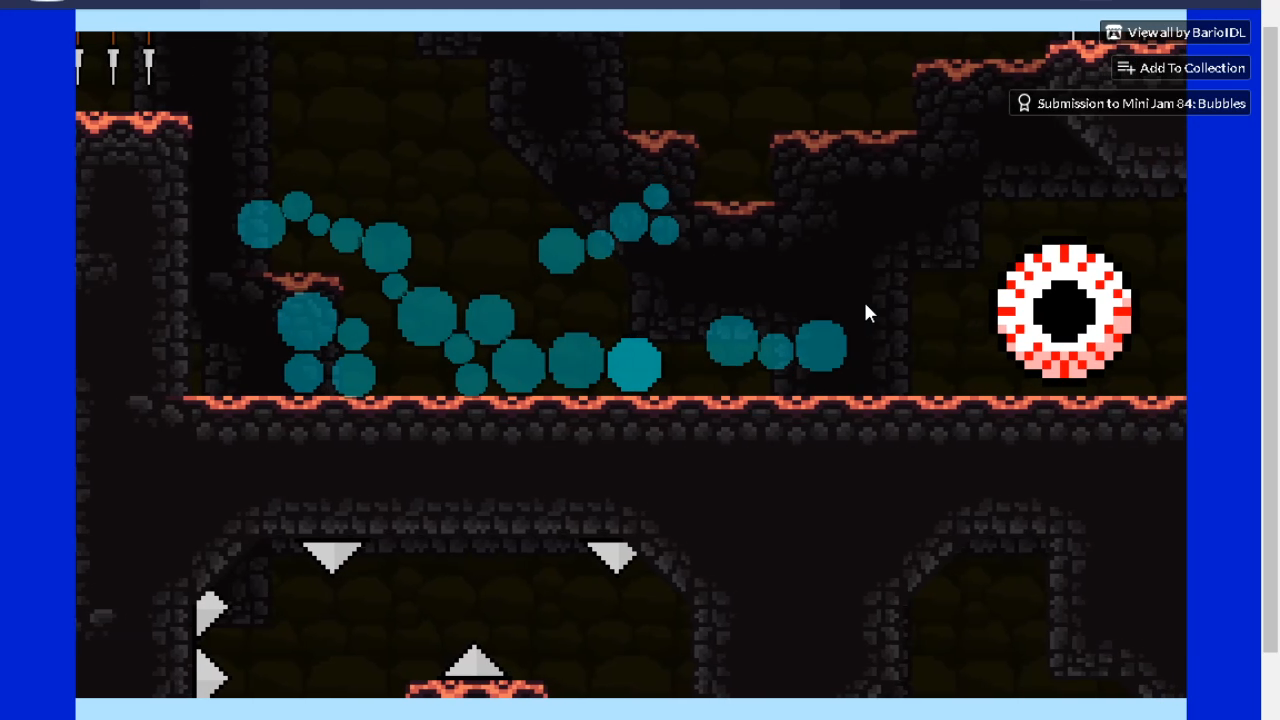This screenshot has width=1280, height=720.
Task: Click the leftmost hanging needle pin
Action: click(79, 60)
